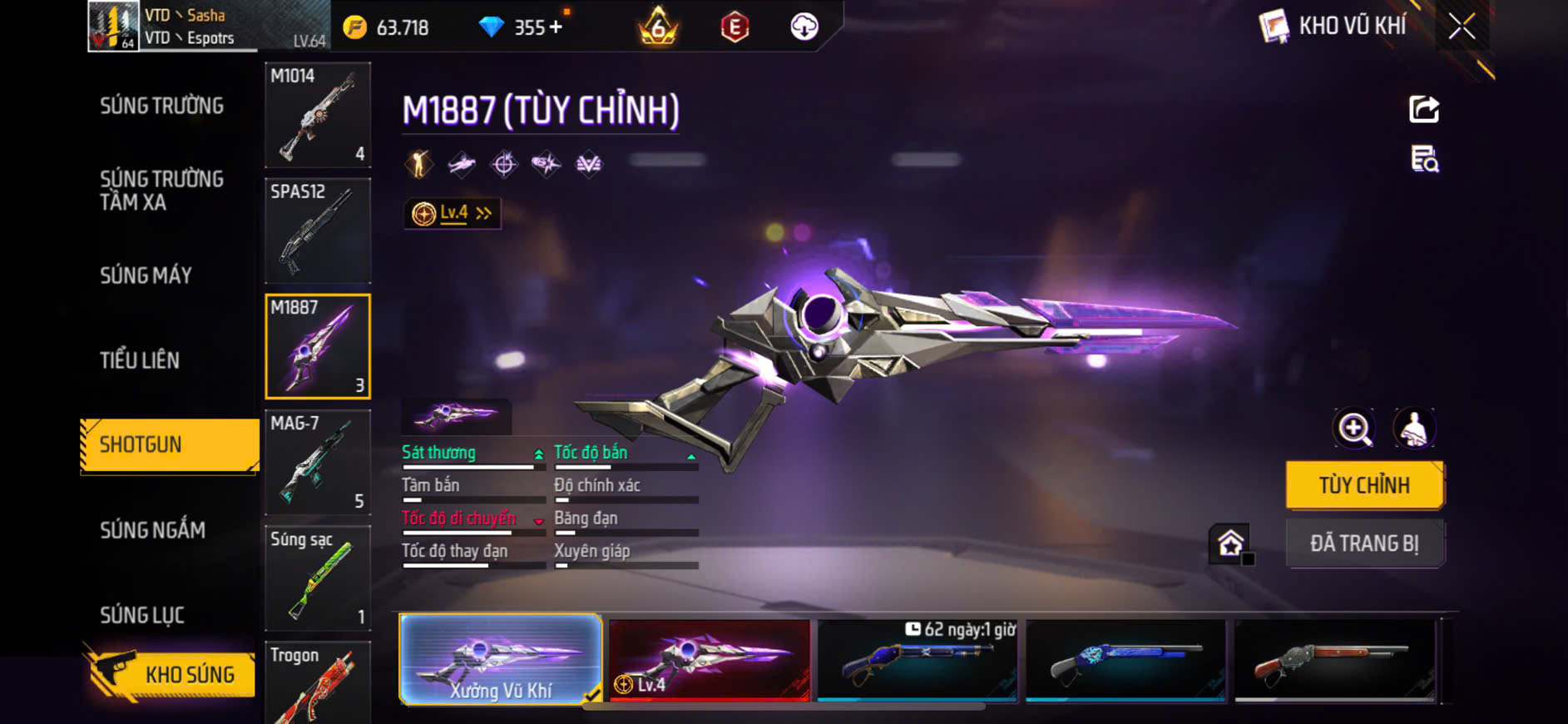This screenshot has width=1568, height=724.
Task: Click the Đã Trang Bị button
Action: point(1364,543)
